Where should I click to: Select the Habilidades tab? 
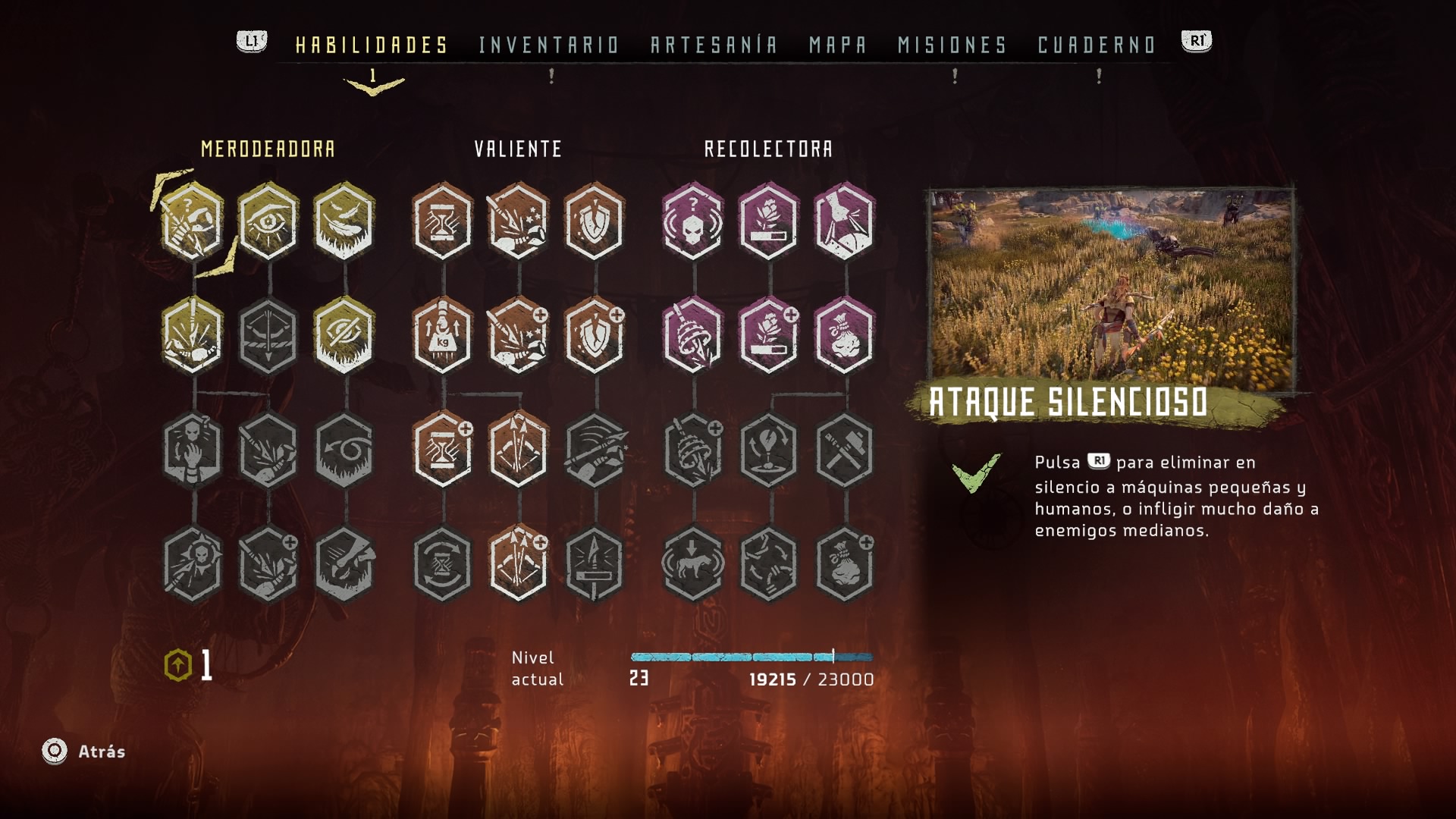(372, 45)
